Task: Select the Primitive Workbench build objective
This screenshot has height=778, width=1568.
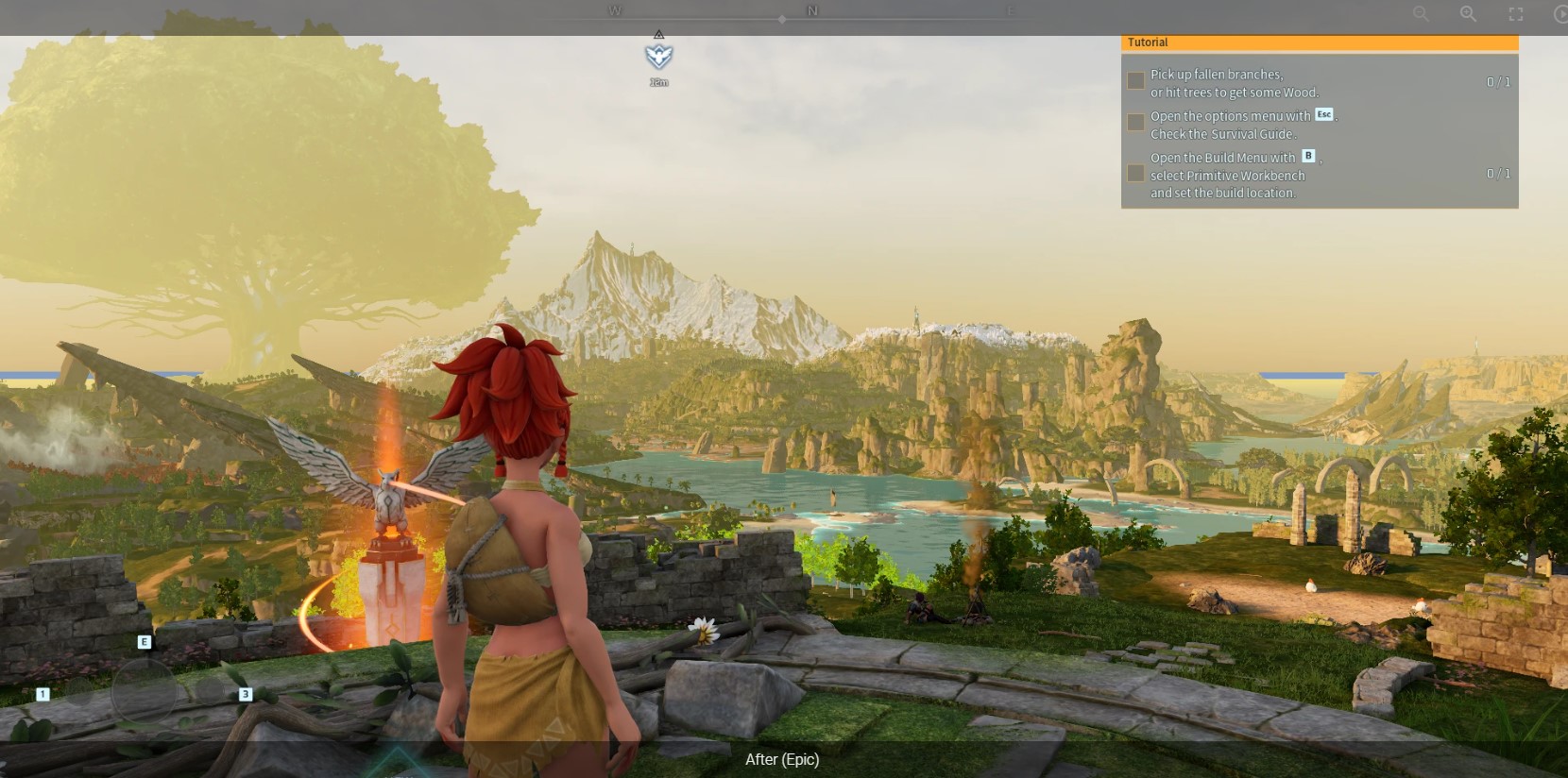Action: point(1234,175)
